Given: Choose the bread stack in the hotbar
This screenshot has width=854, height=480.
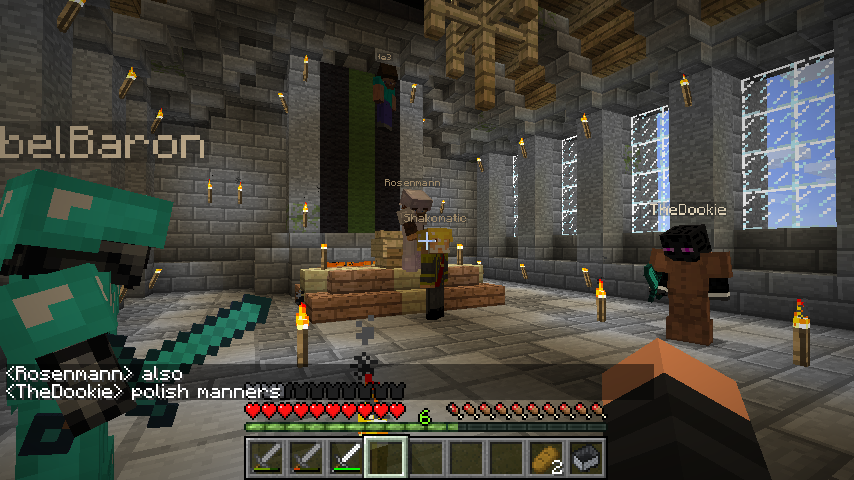Looking at the screenshot, I should coord(546,458).
